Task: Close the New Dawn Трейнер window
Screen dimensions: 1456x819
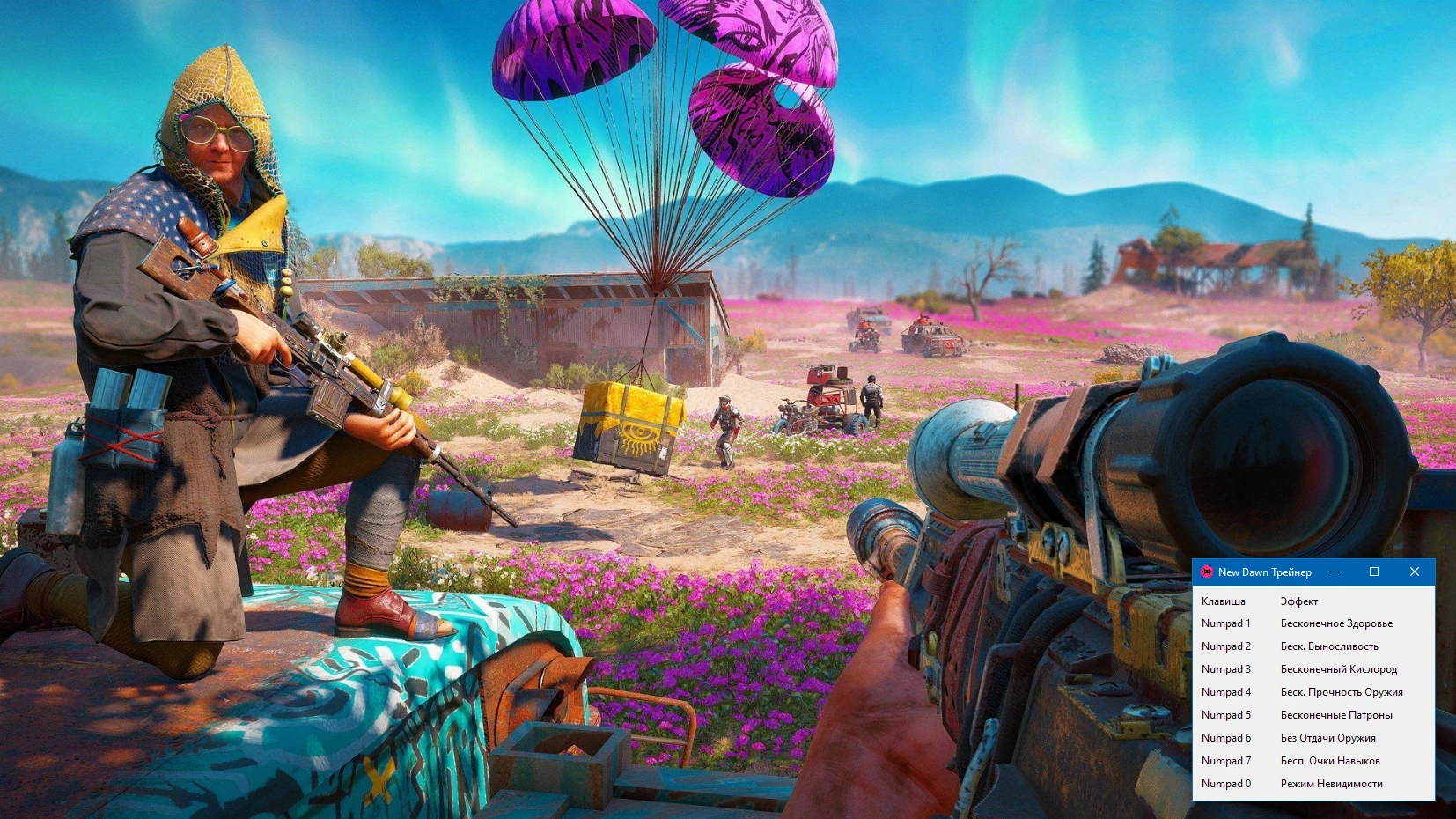Action: pos(1414,572)
